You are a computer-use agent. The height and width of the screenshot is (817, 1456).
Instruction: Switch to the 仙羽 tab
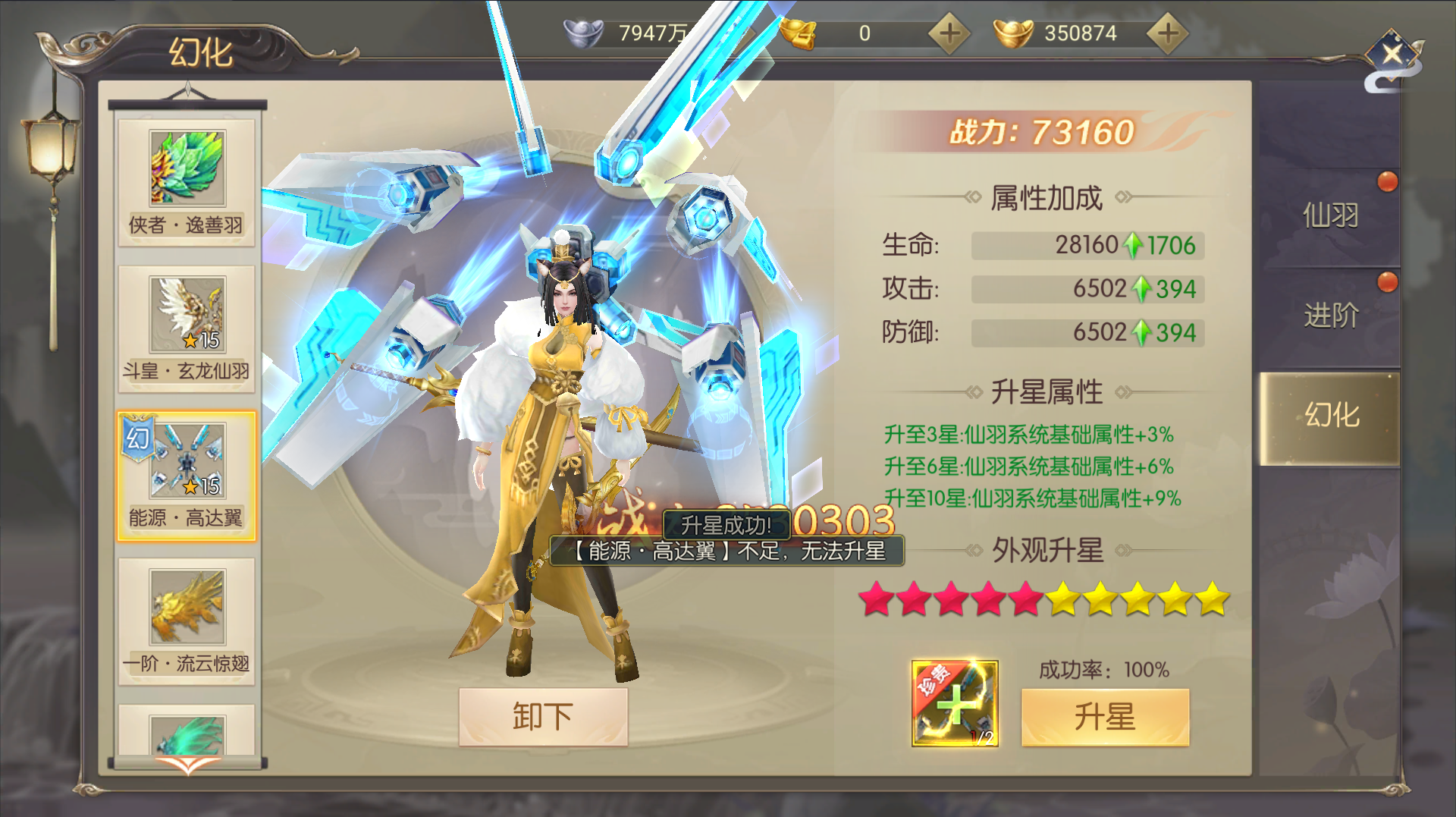point(1330,216)
